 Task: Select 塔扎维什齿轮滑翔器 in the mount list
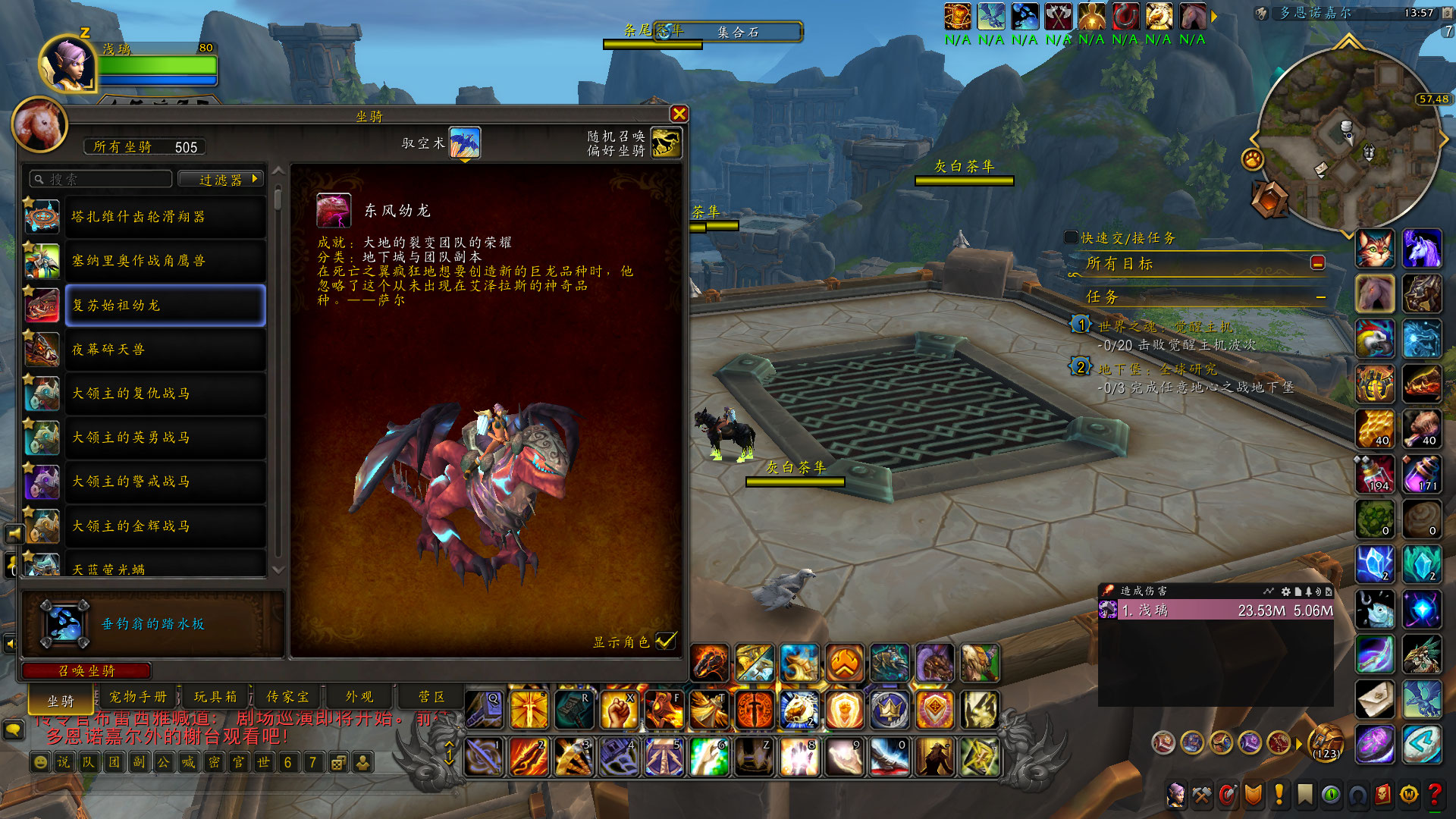coord(165,217)
